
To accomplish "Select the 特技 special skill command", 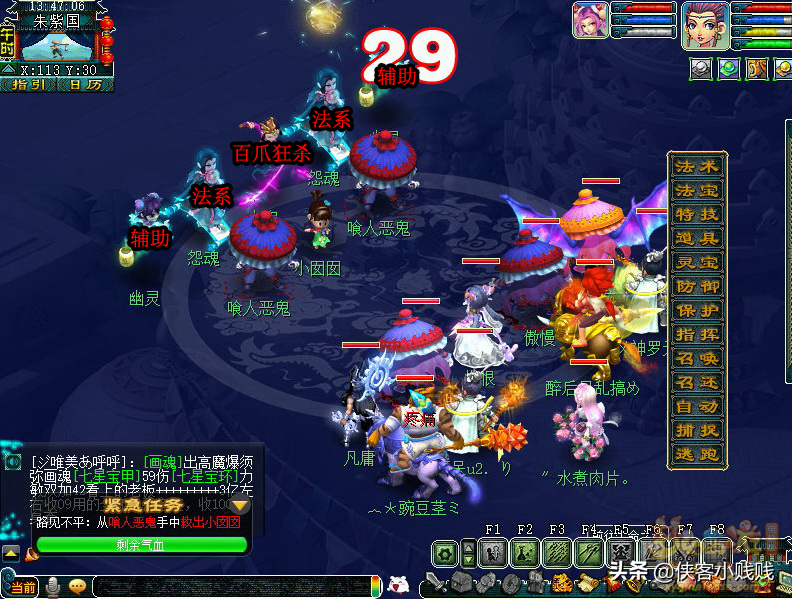I will (x=697, y=215).
